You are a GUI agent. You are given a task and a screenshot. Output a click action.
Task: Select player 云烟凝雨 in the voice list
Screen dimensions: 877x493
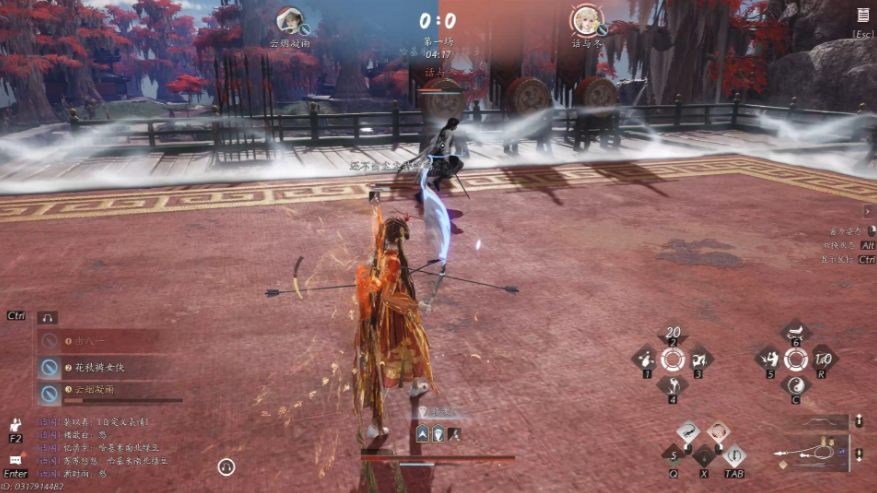95,389
